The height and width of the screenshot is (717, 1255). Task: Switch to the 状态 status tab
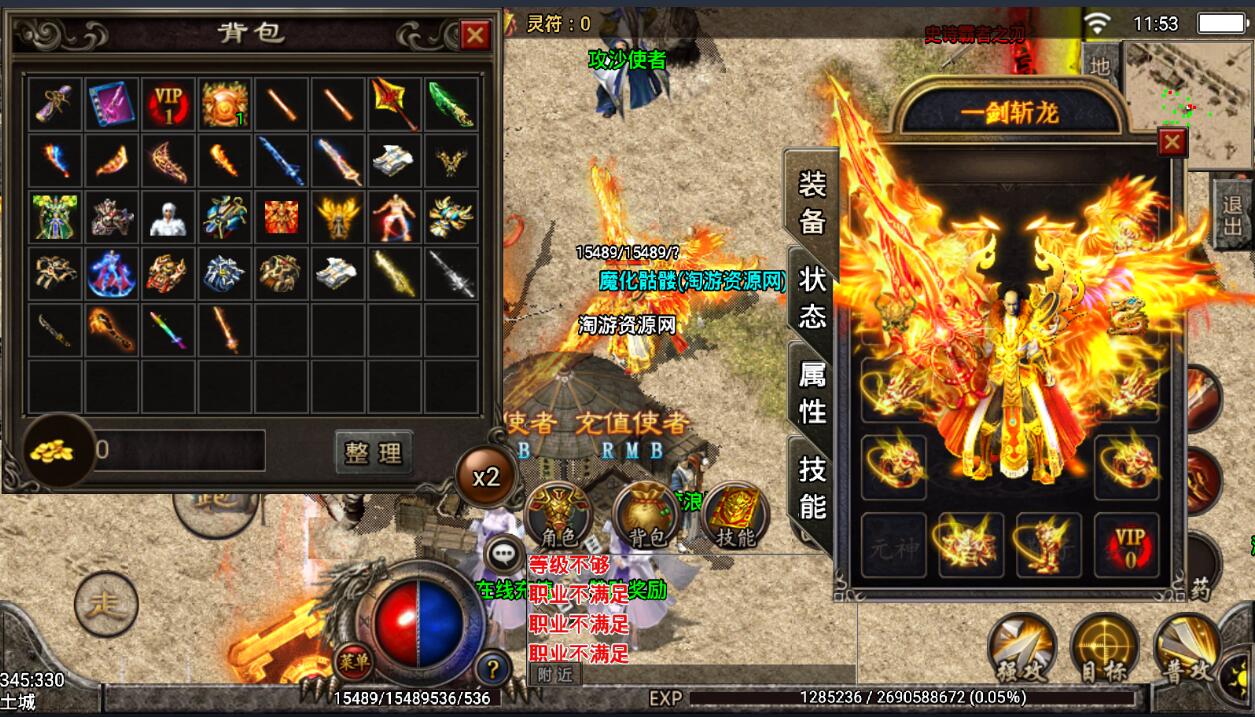point(812,298)
